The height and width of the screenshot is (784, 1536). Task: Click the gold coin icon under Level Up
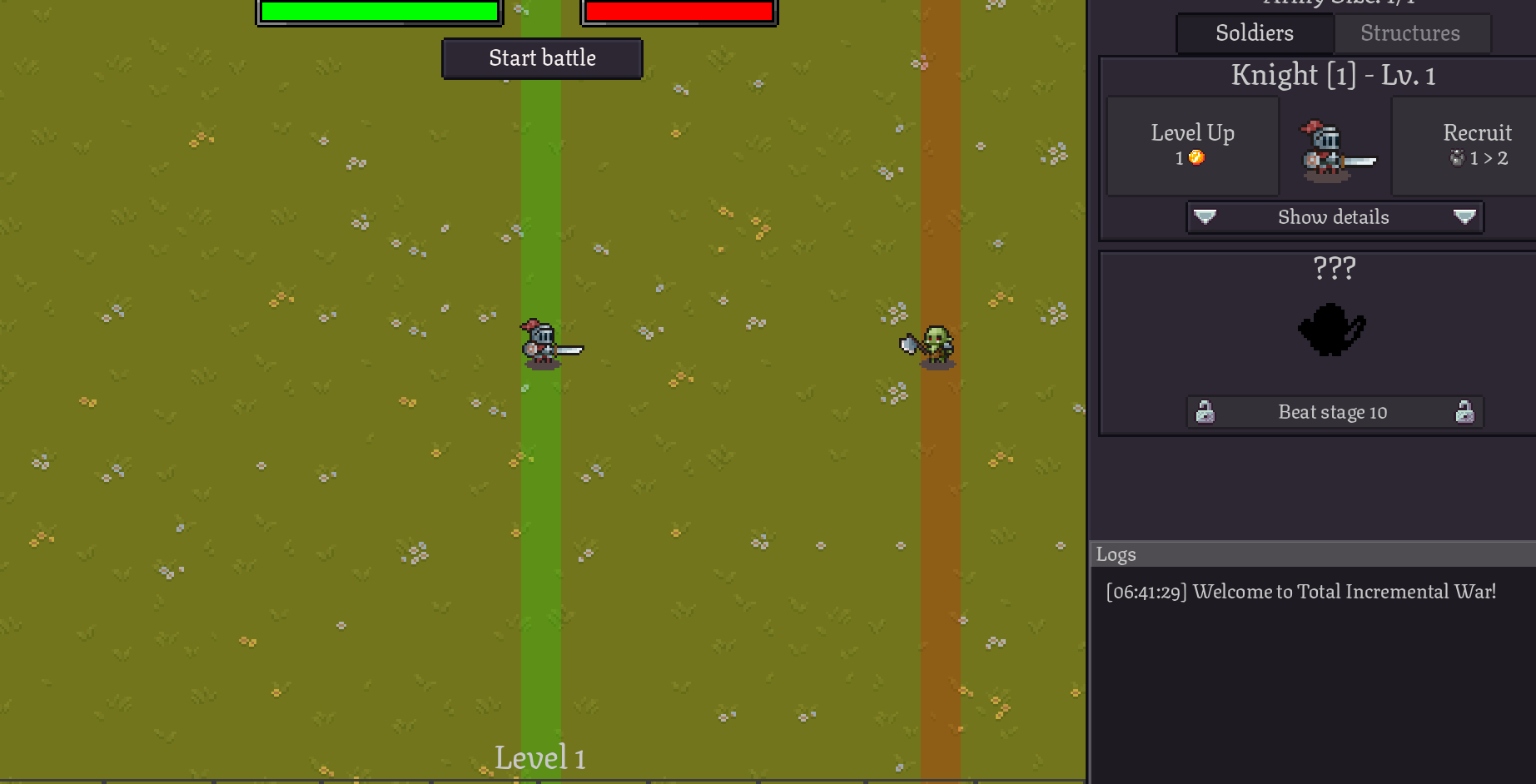tap(1197, 158)
